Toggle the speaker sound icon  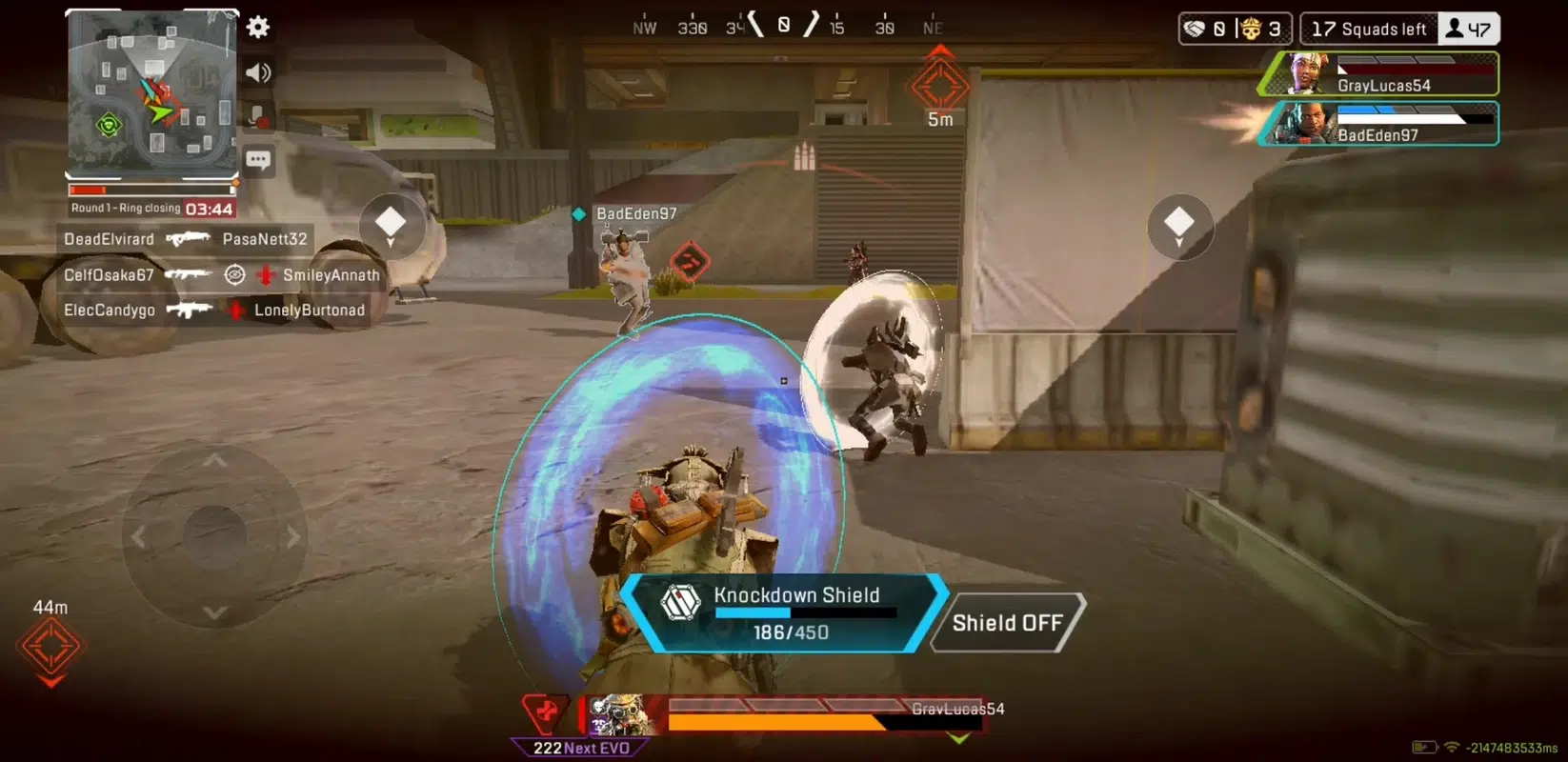(257, 72)
